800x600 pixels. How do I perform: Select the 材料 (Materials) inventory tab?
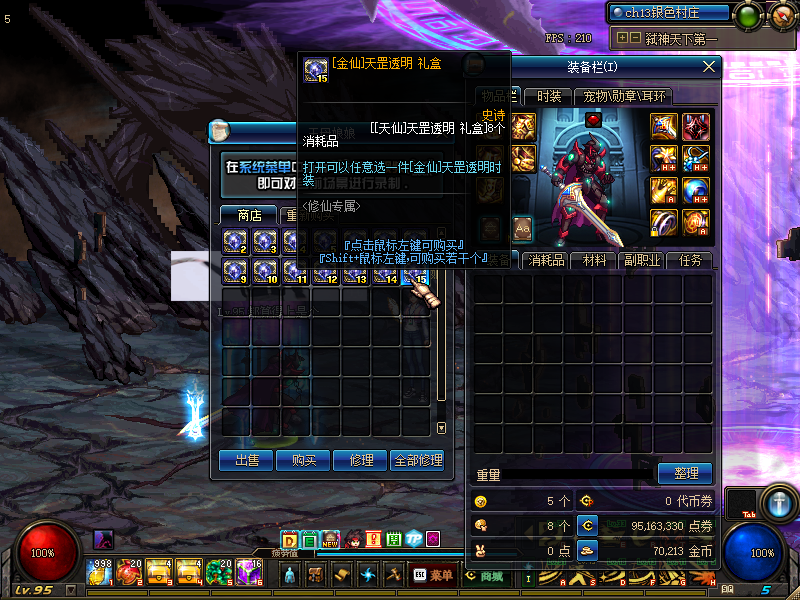pyautogui.click(x=595, y=260)
